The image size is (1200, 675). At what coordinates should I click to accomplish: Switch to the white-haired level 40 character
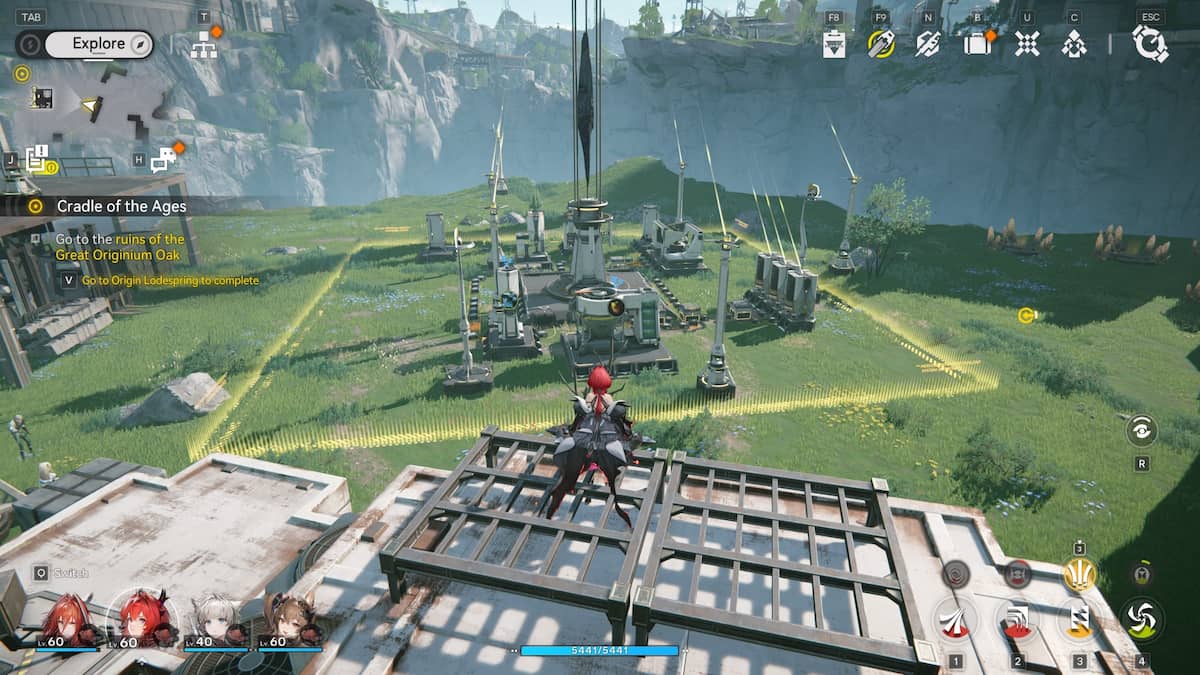click(x=217, y=620)
